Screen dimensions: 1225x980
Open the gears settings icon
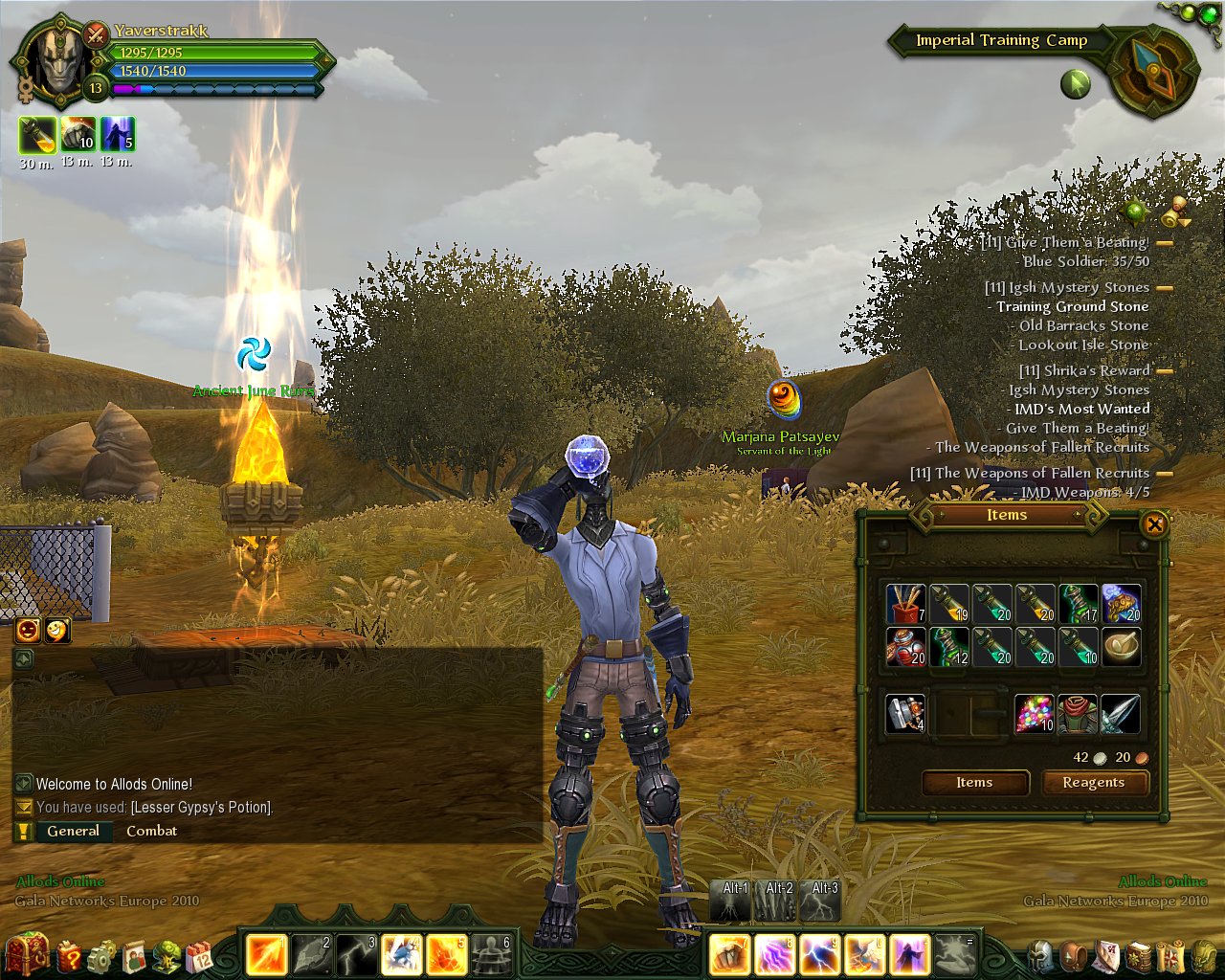pos(100,955)
